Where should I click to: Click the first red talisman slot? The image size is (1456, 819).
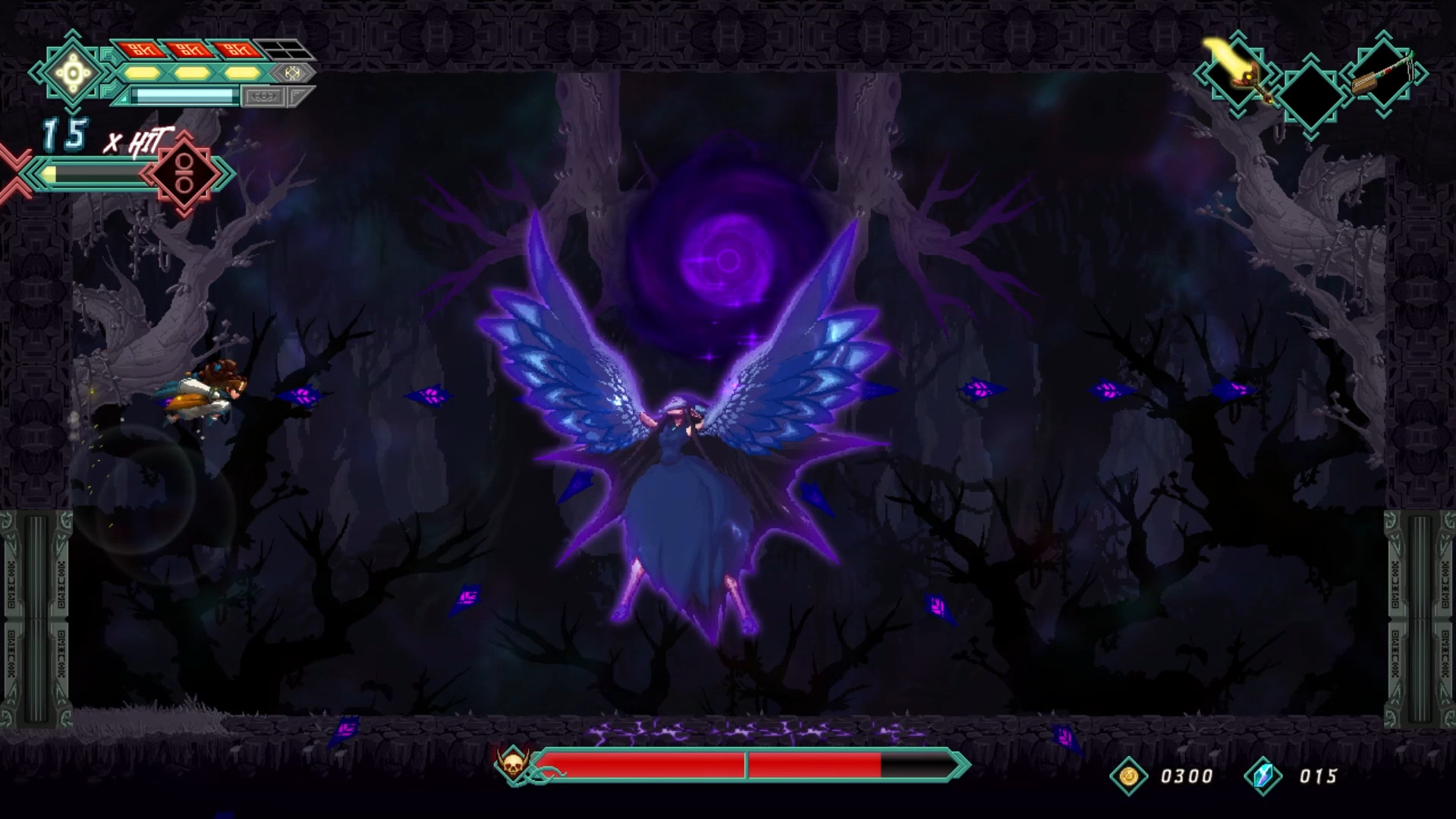tap(143, 49)
